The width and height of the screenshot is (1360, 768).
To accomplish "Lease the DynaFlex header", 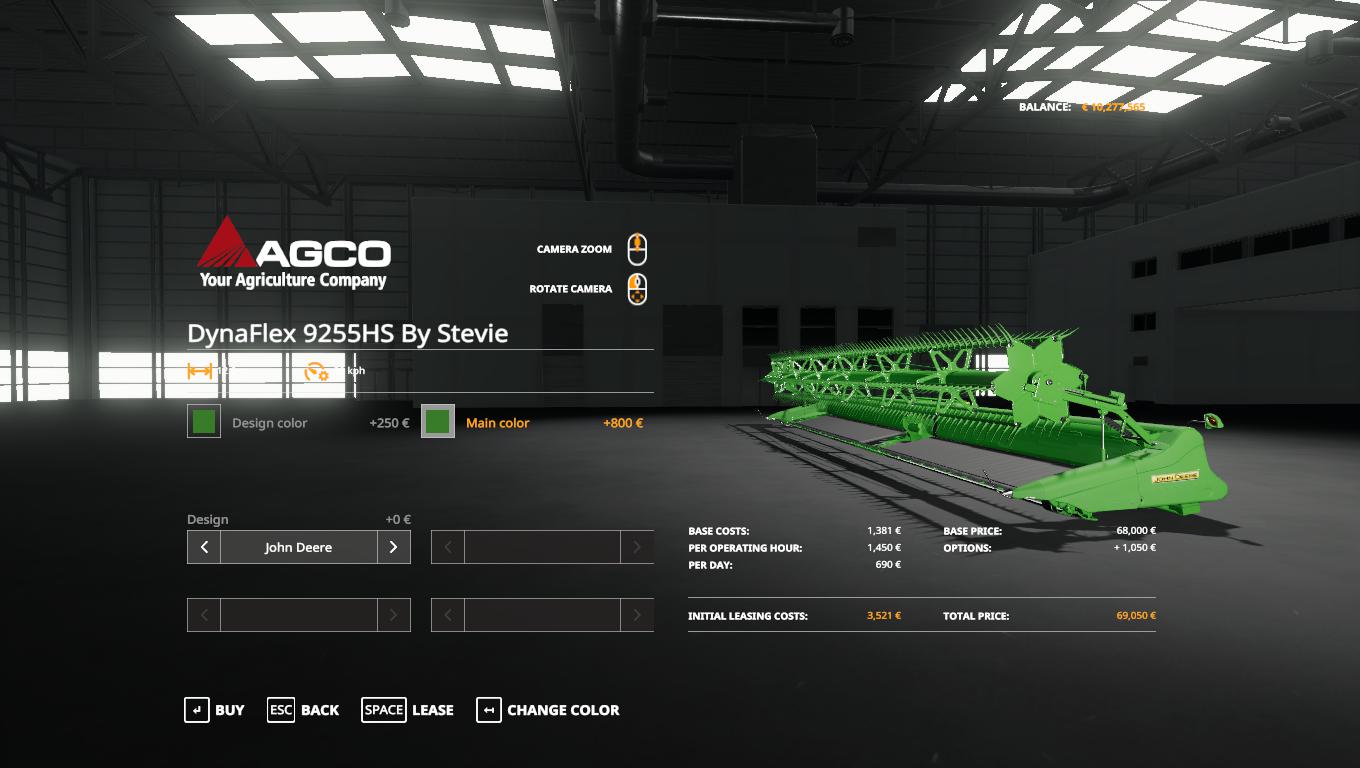I will coord(407,710).
